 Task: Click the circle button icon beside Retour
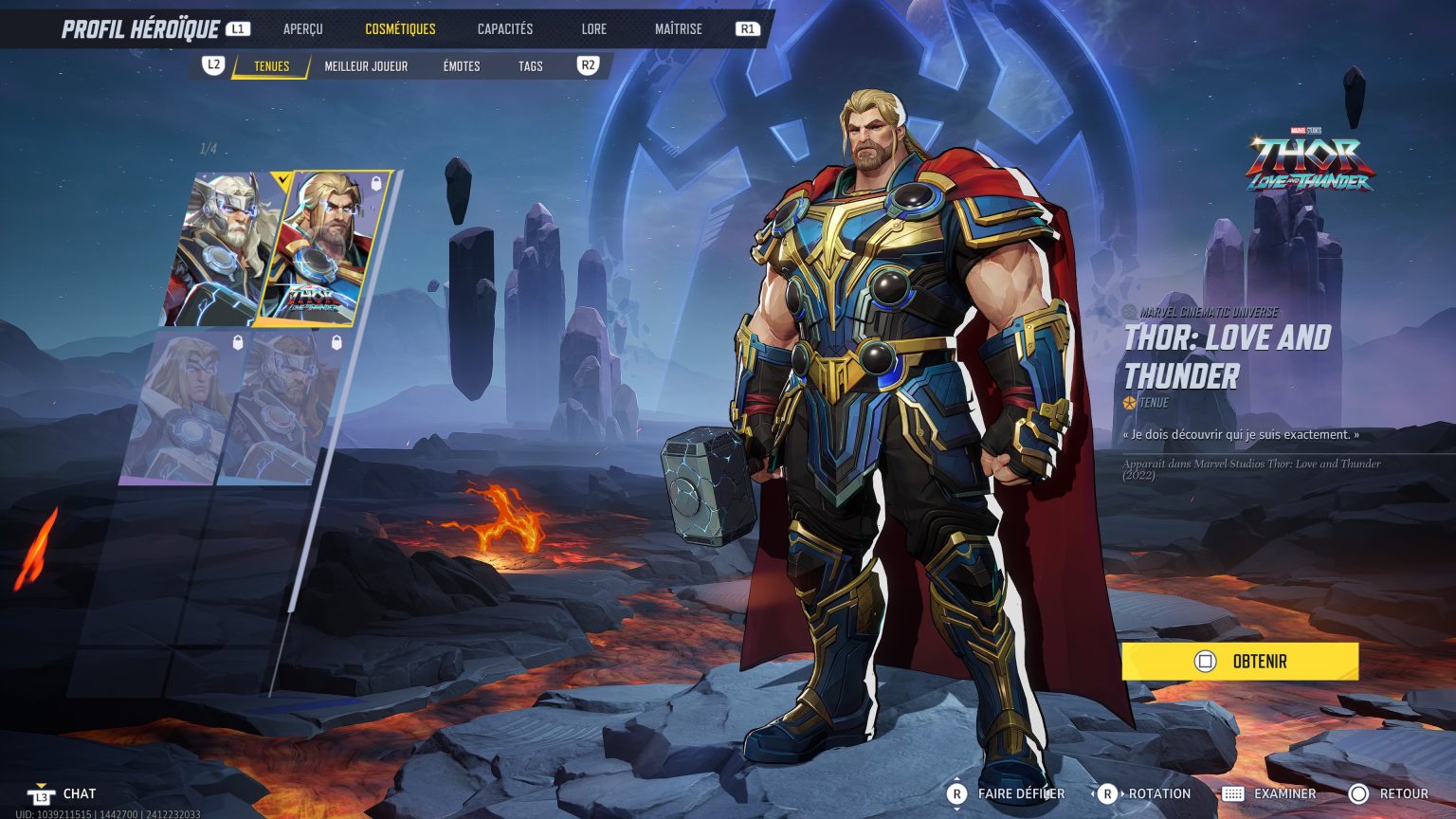point(1359,793)
